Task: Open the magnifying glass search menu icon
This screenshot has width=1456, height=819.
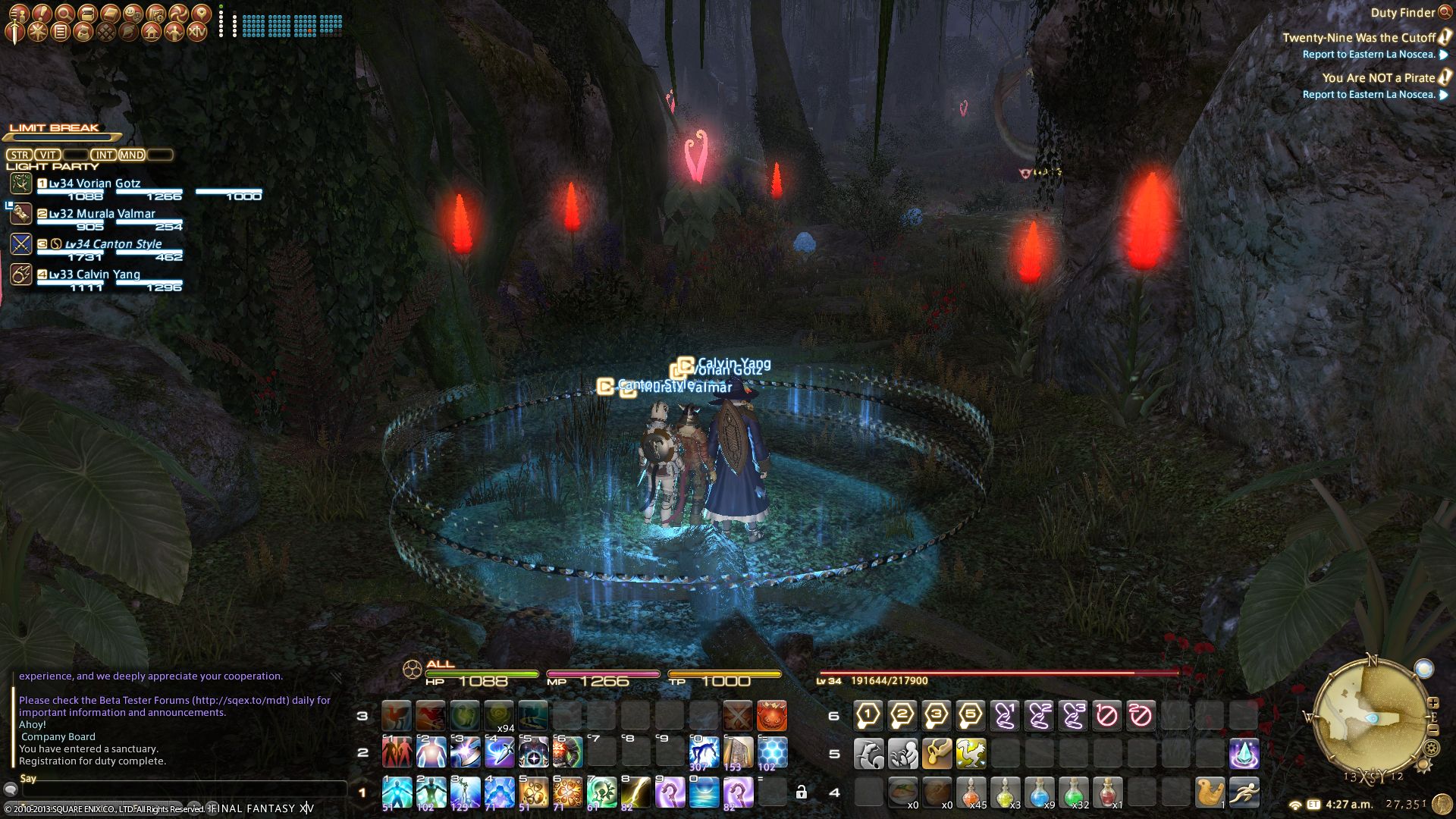Action: point(64,13)
